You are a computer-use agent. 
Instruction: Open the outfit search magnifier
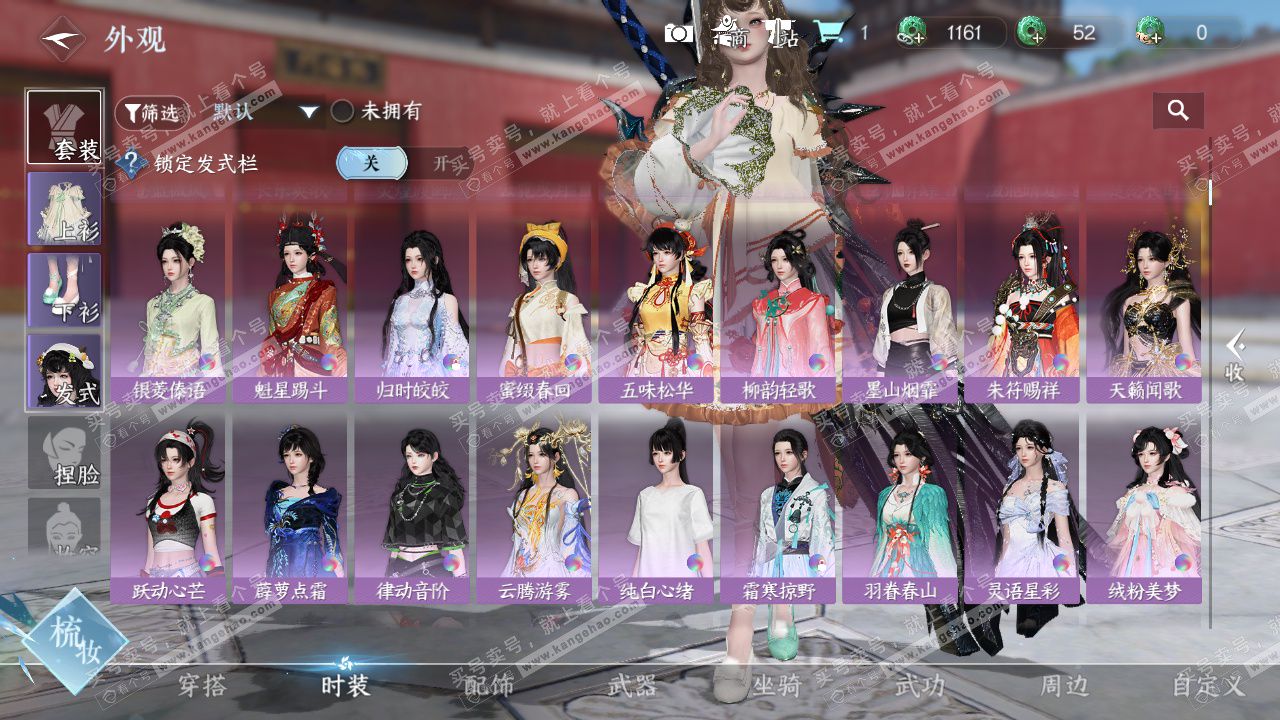(x=1178, y=111)
